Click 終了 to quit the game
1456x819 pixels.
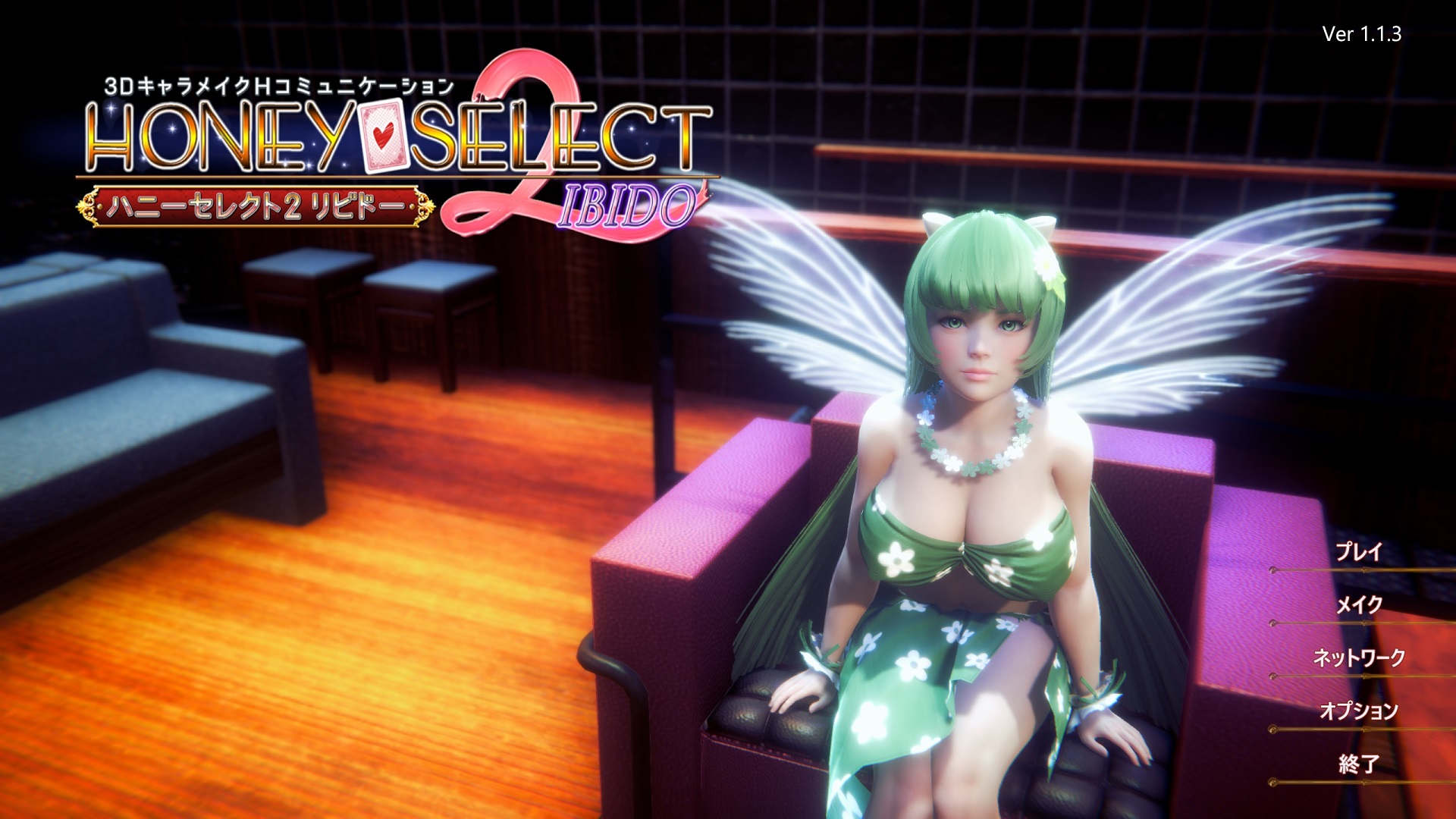click(1358, 764)
